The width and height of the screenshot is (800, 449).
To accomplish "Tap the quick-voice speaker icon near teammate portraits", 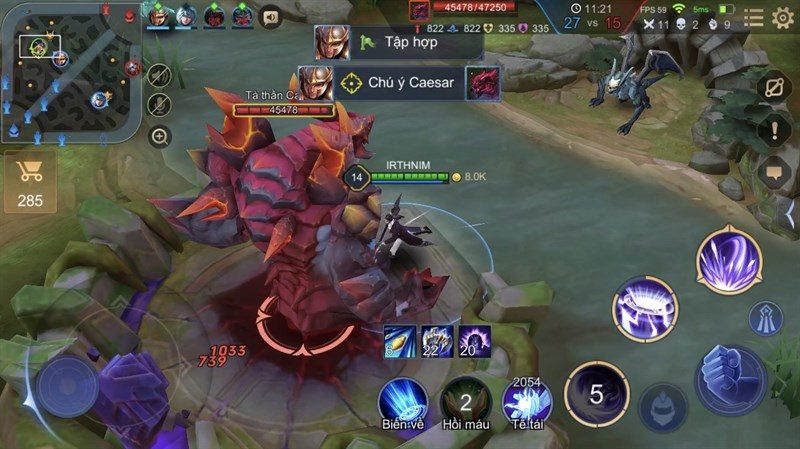I will point(270,17).
